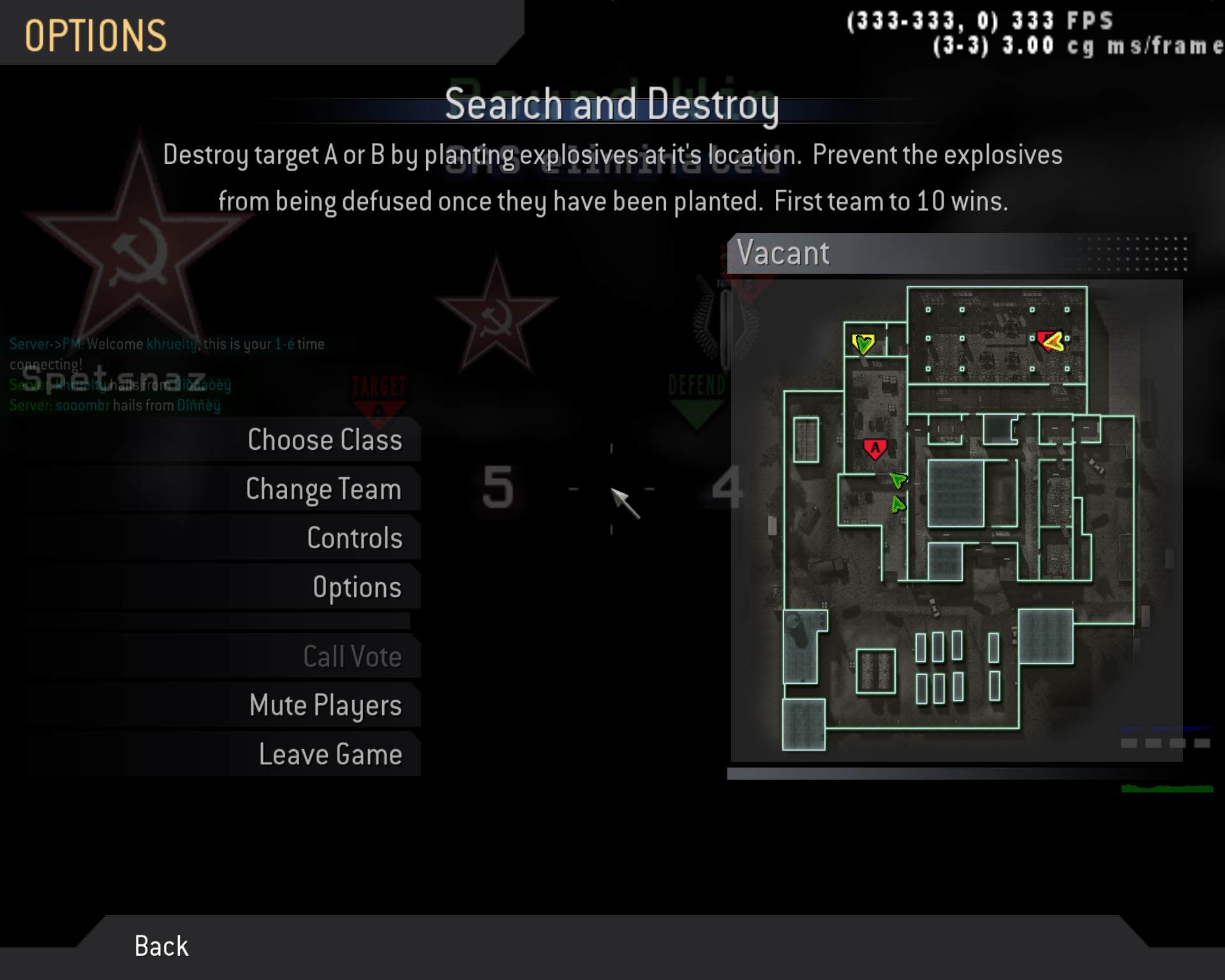Open the Choose Class menu
1225x980 pixels.
(x=325, y=440)
